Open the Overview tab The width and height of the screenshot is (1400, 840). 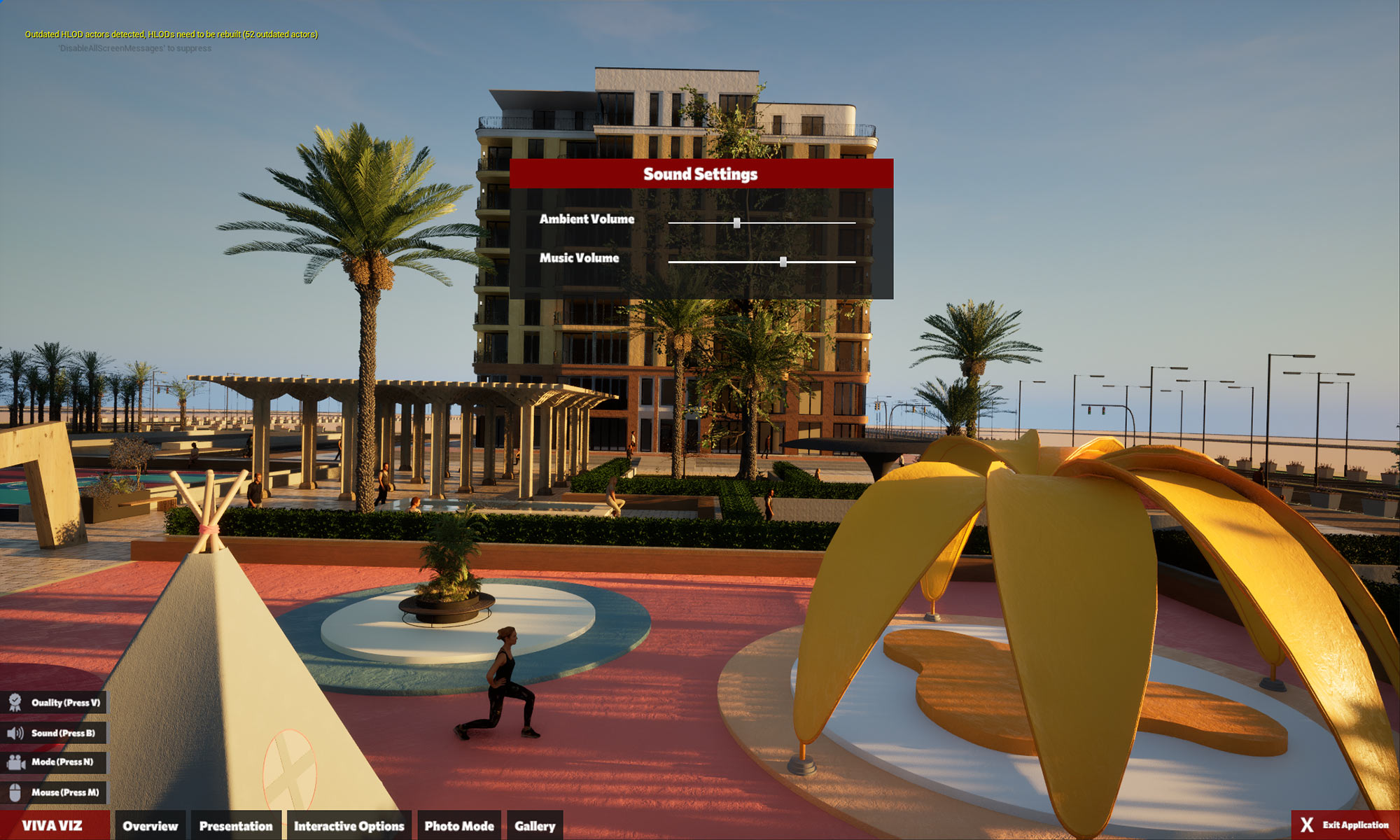click(x=150, y=826)
